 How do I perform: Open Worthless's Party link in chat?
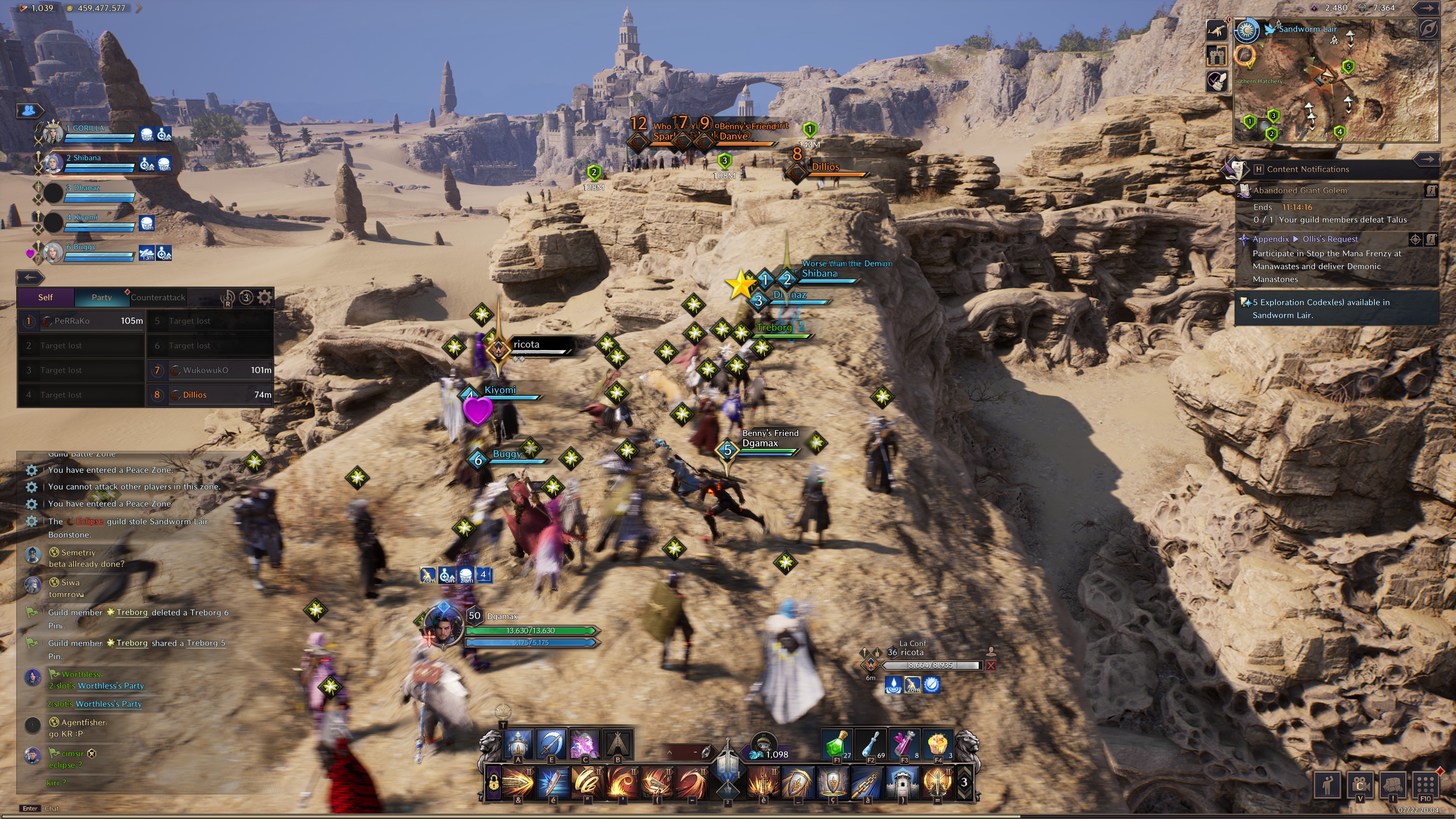pos(111,686)
